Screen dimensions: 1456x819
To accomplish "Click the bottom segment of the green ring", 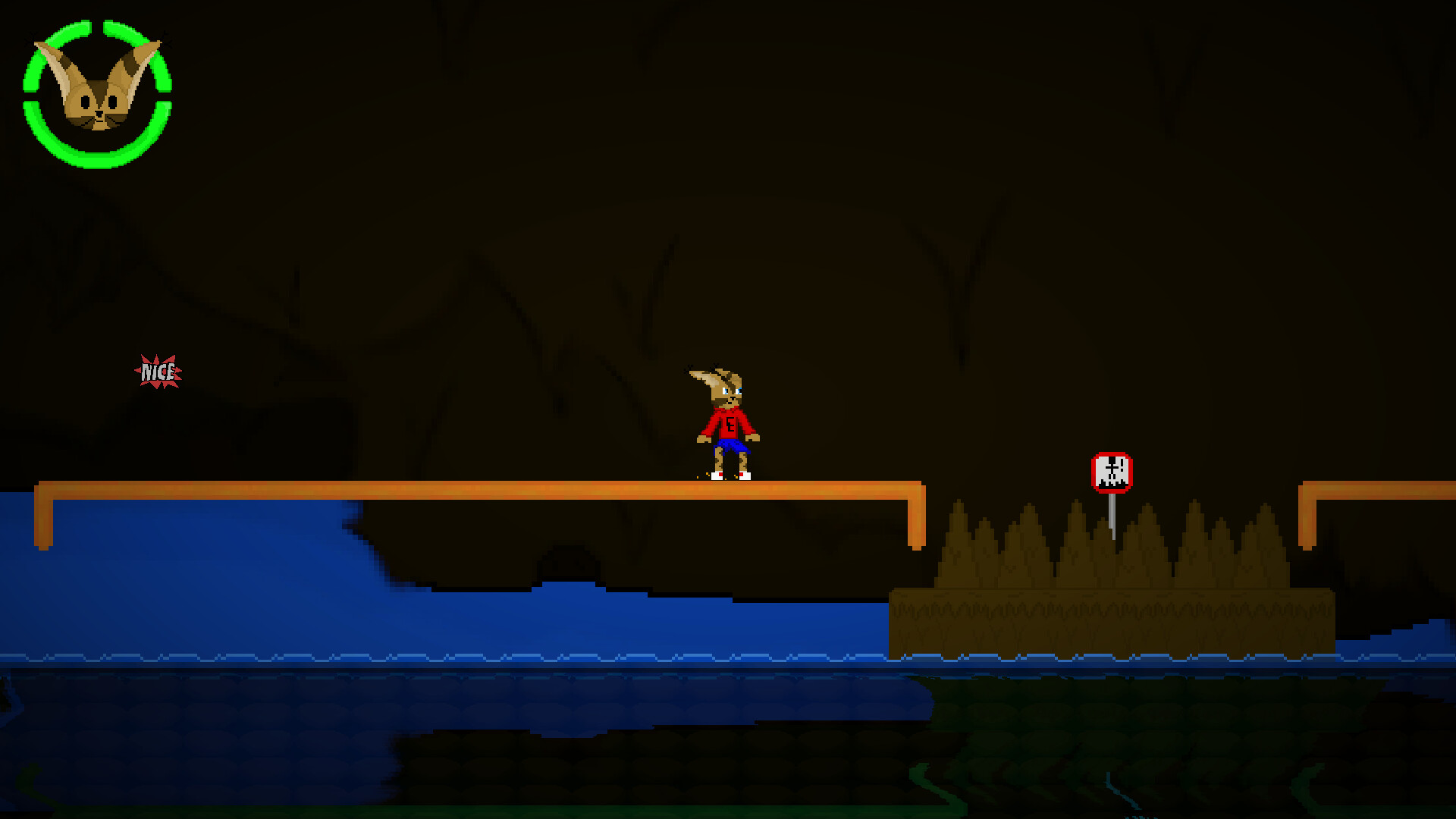I will coord(97,162).
